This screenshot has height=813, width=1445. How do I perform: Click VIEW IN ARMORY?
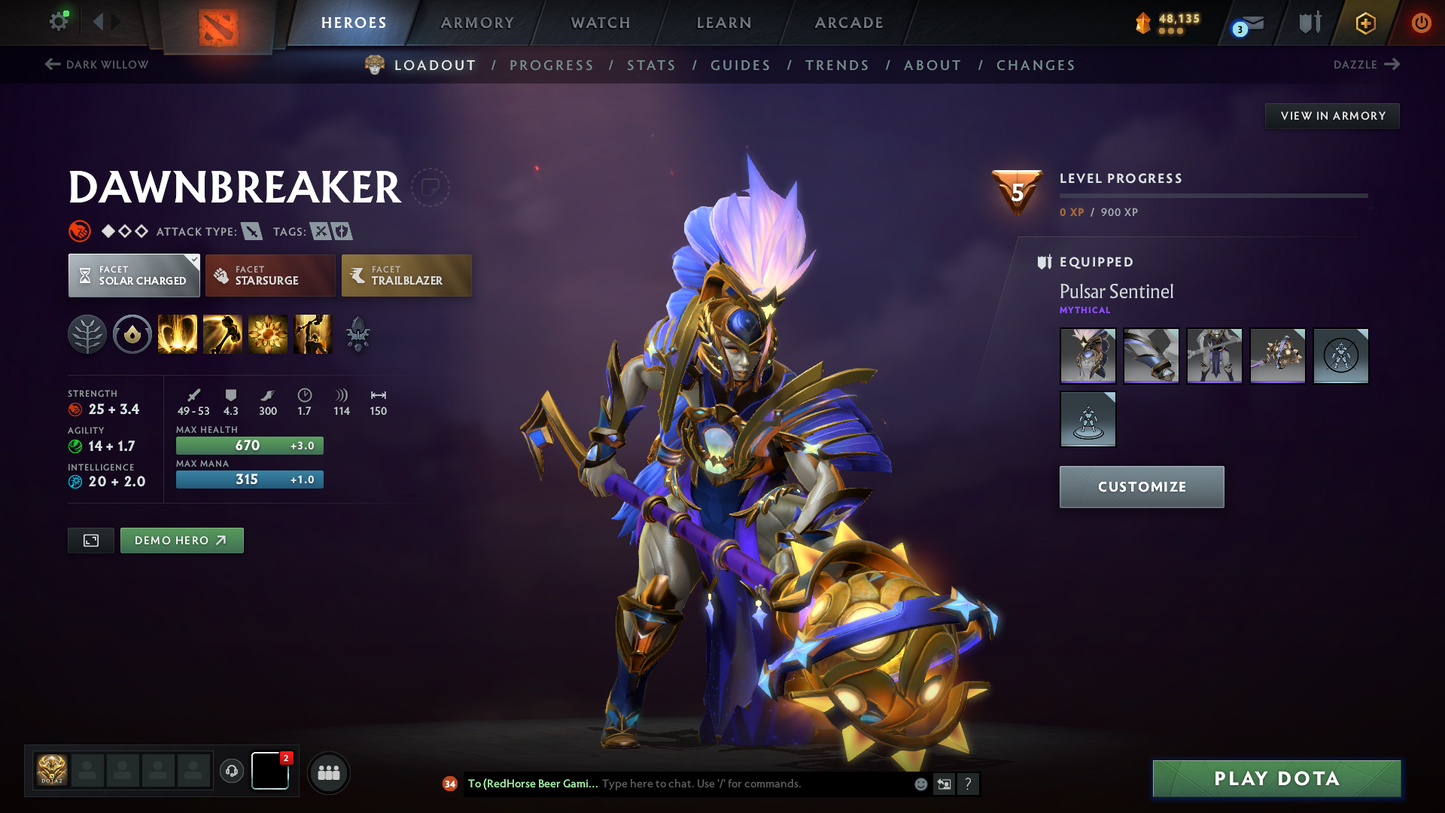[1332, 115]
